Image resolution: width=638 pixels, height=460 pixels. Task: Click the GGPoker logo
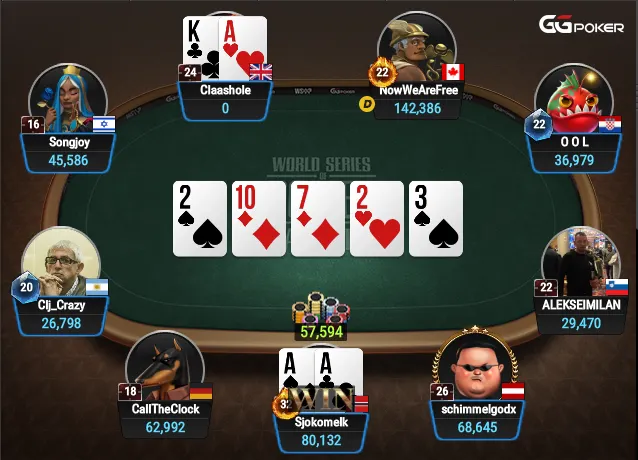(583, 24)
